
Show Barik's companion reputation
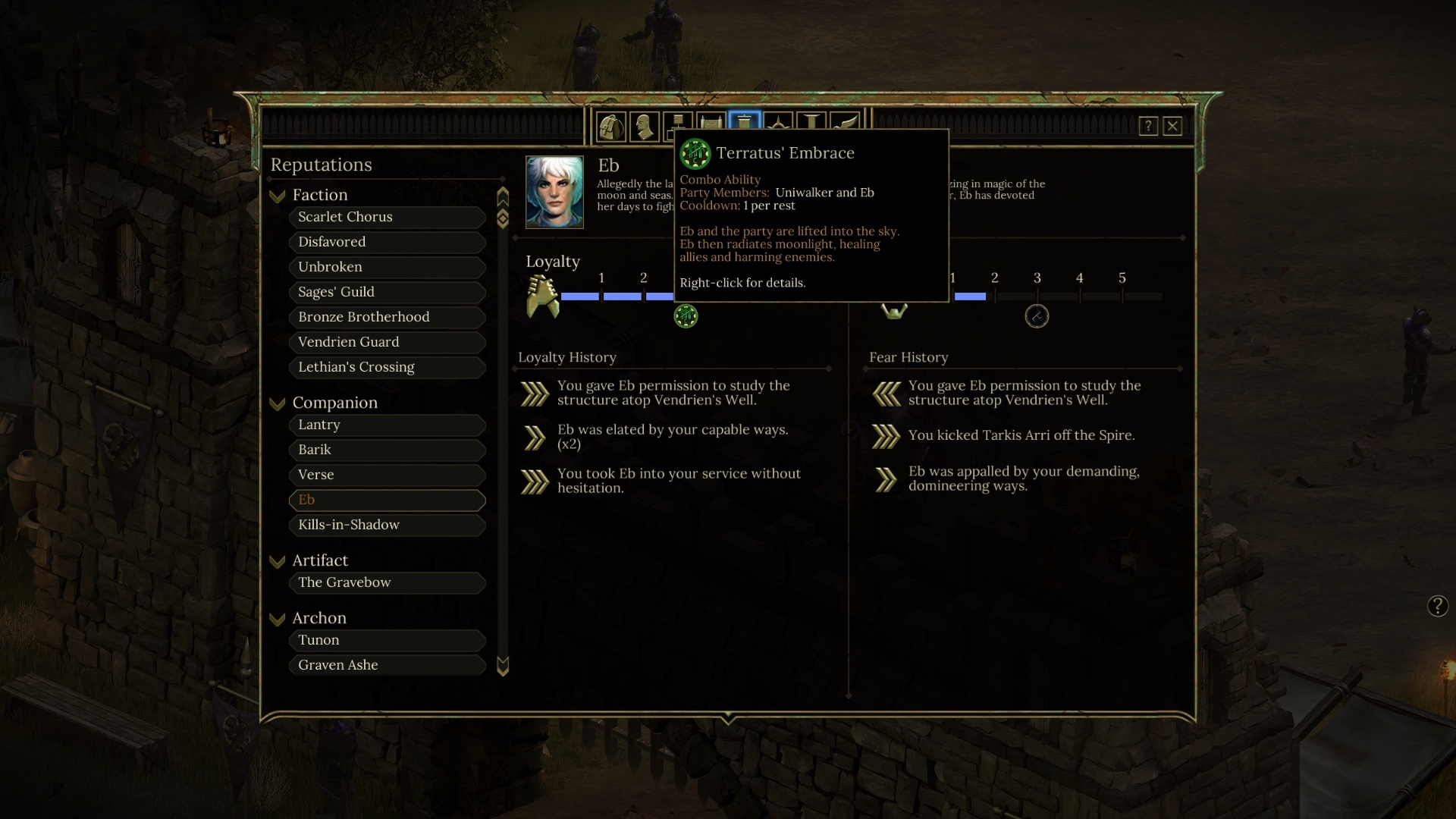point(387,450)
